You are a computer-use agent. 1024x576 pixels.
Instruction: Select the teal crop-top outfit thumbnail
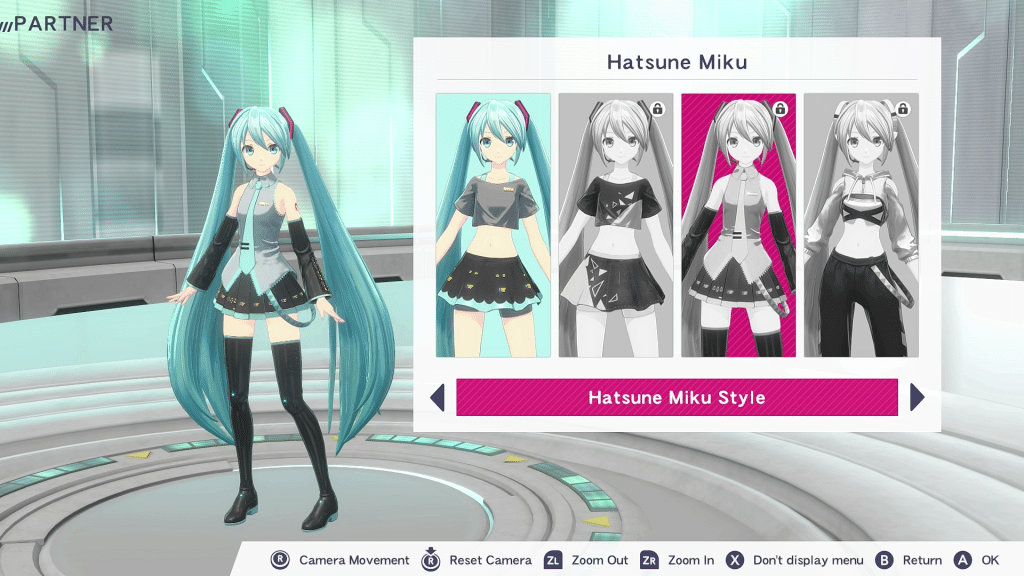pos(493,225)
